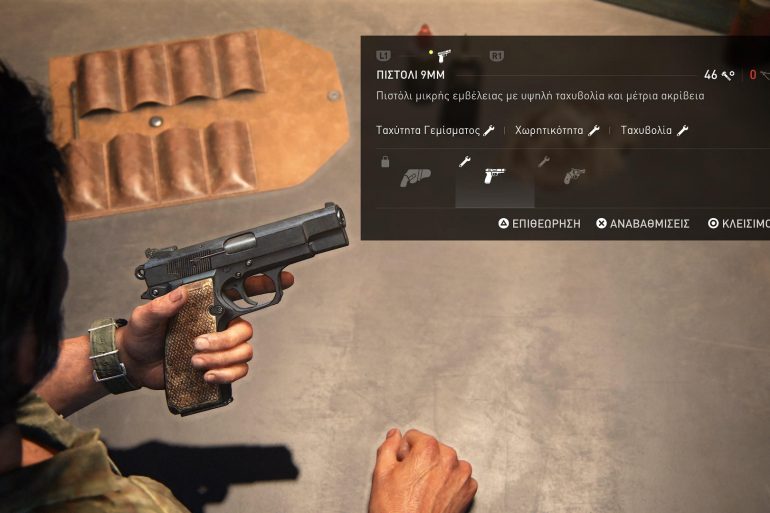Choose the revolver weapon slot
Image resolution: width=770 pixels, height=513 pixels.
coord(573,177)
